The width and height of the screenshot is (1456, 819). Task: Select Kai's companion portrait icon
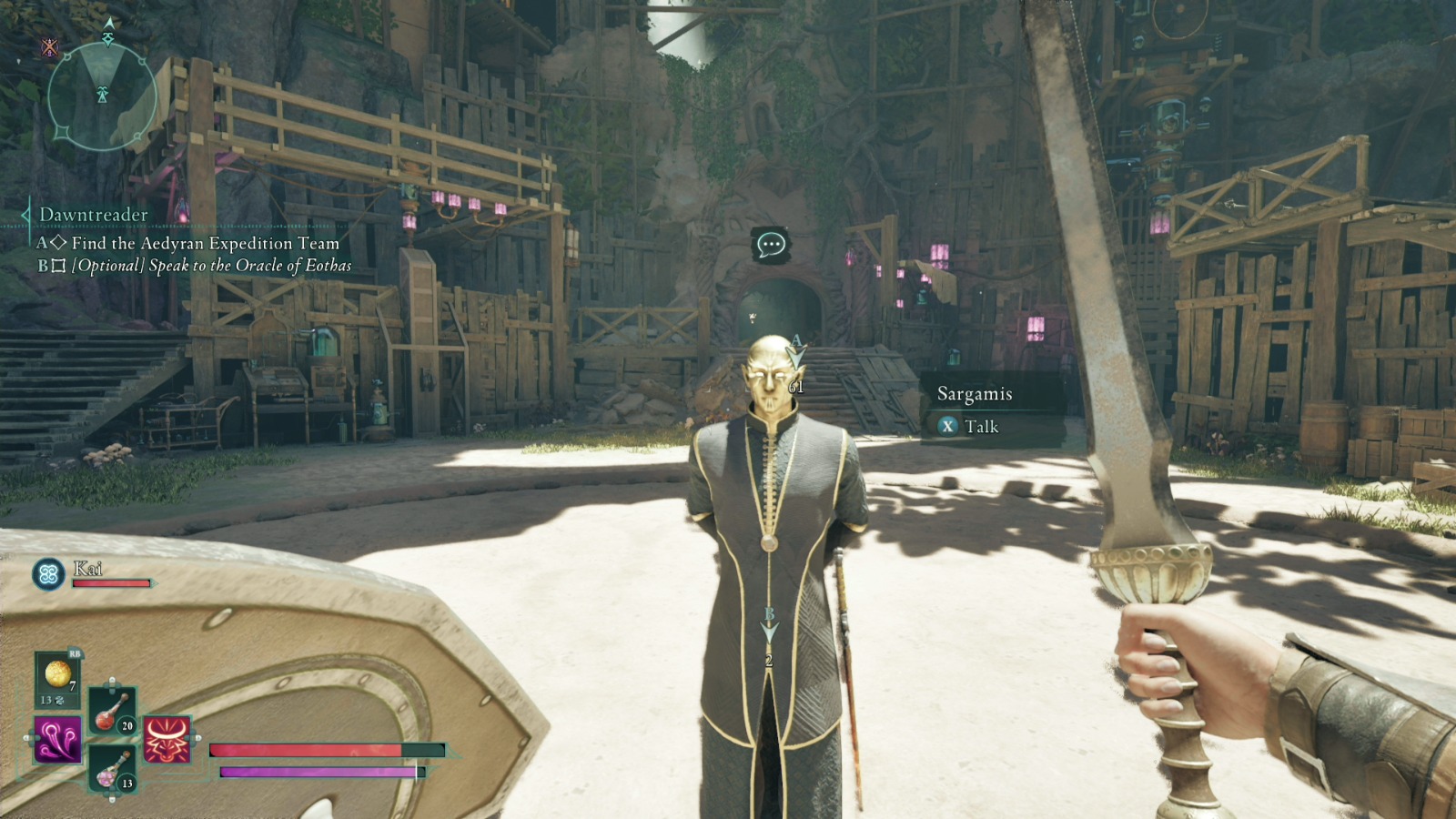[x=48, y=573]
